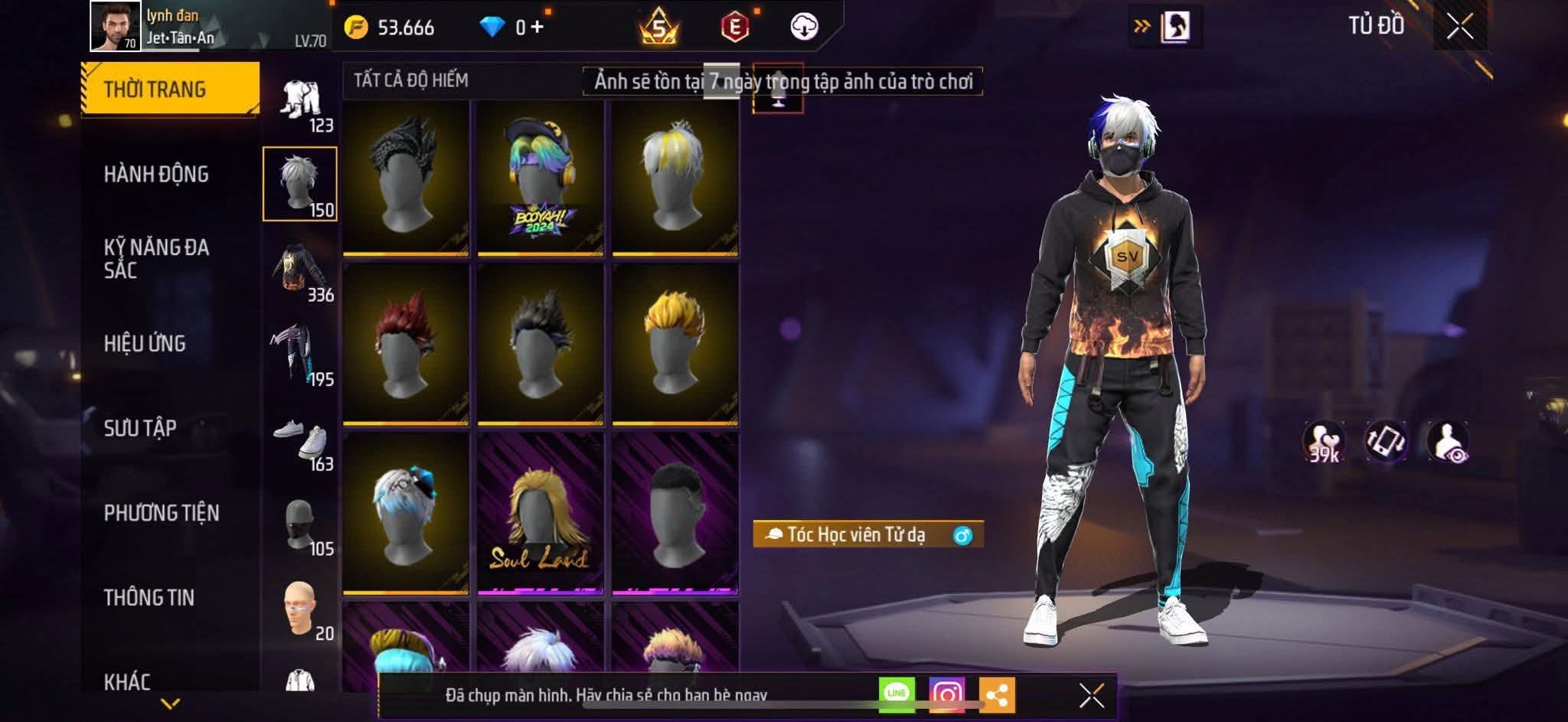This screenshot has height=722, width=1568.
Task: Open the Tất Cả Độ Hiếm rarity filter
Action: point(411,80)
